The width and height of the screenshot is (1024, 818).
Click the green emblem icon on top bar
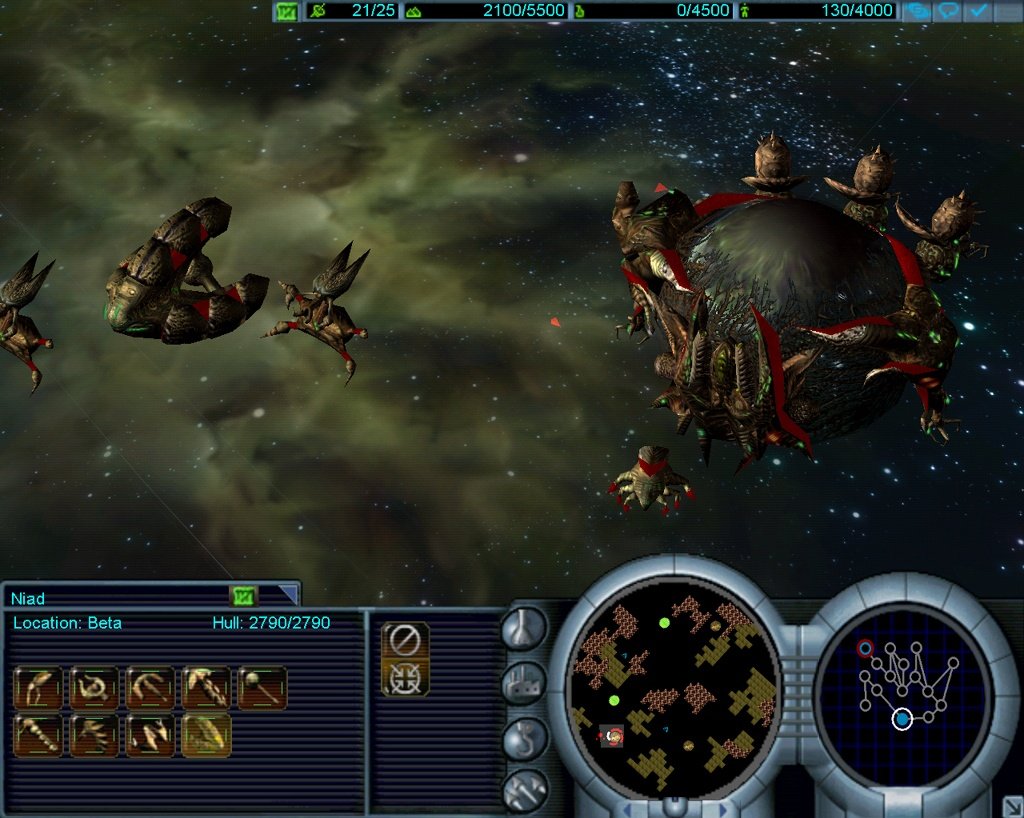pyautogui.click(x=287, y=12)
